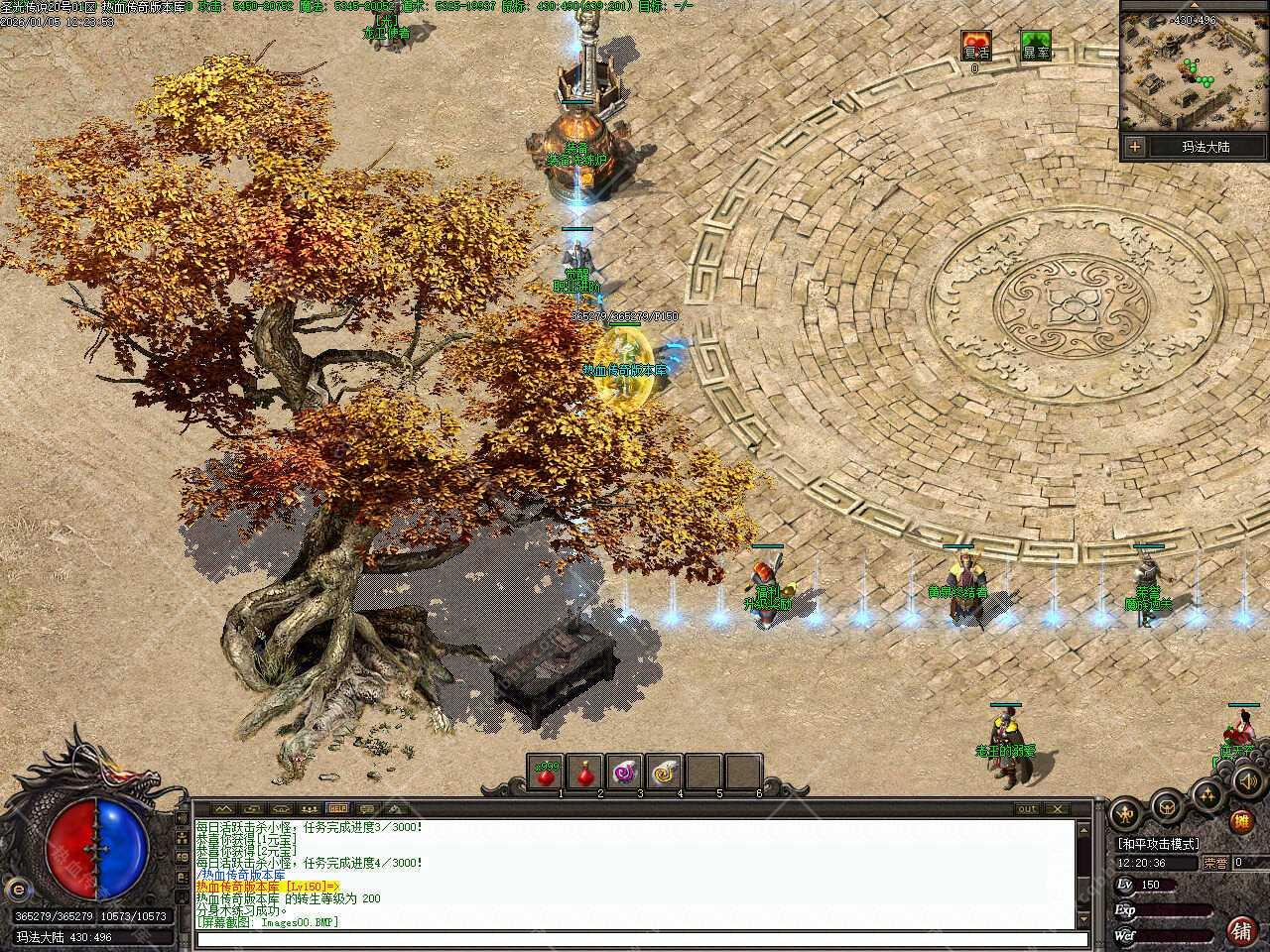Open skills via the three-star button
Image resolution: width=1270 pixels, height=952 pixels.
(x=1206, y=793)
